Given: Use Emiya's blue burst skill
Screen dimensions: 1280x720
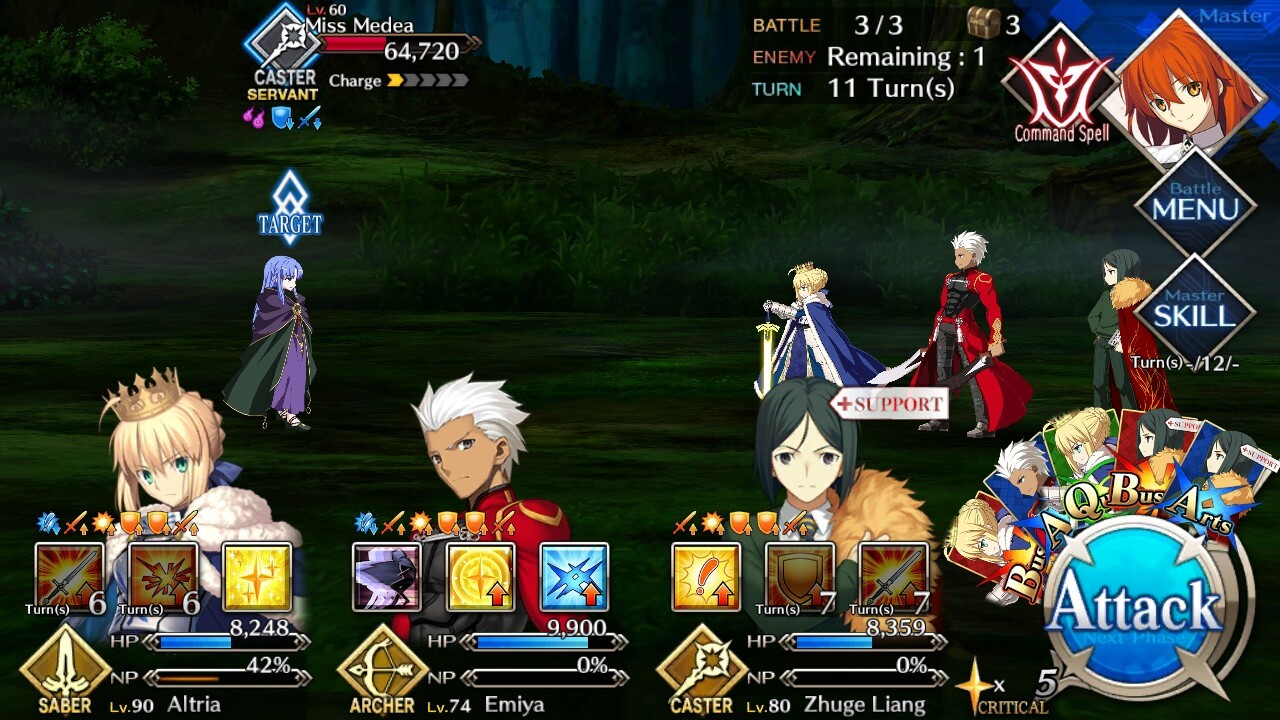Looking at the screenshot, I should 573,577.
